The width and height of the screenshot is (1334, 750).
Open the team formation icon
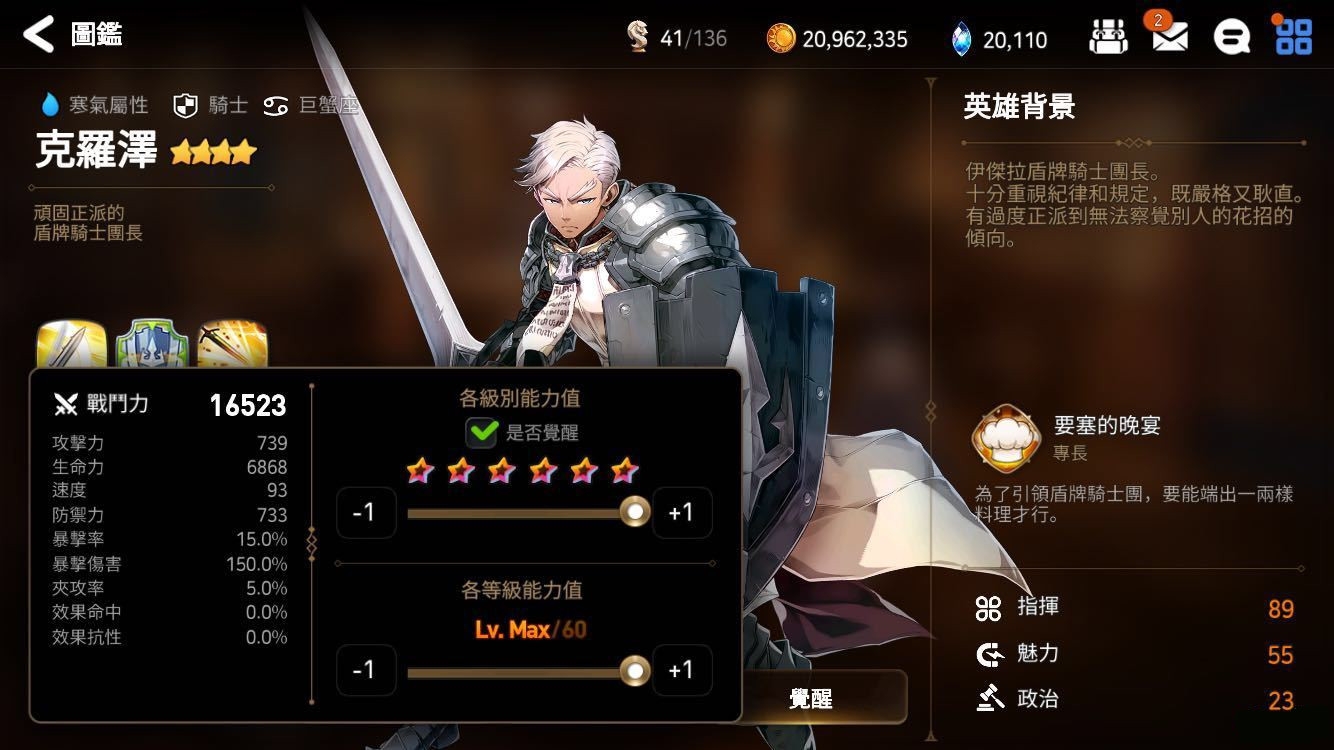coord(1107,38)
